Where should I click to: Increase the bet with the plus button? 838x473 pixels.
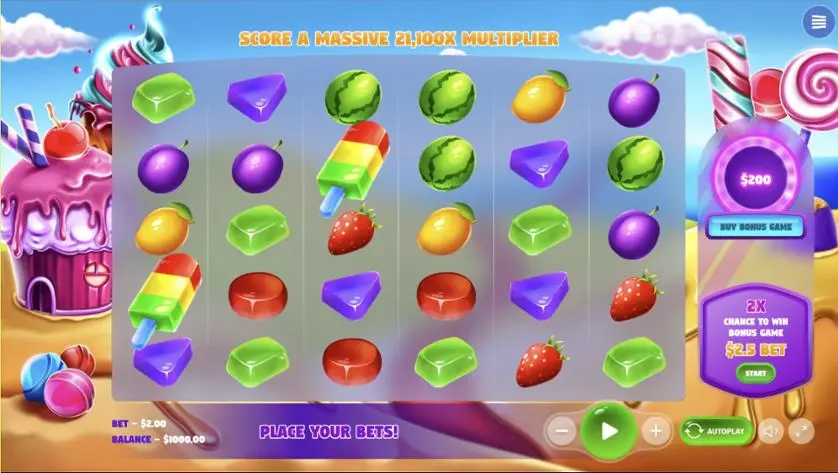pos(656,431)
